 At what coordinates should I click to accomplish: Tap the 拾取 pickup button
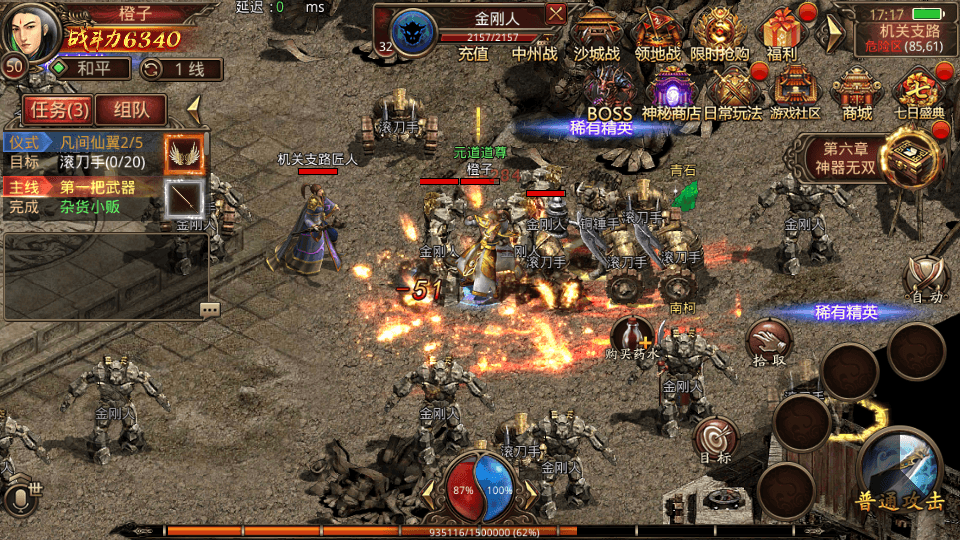(x=769, y=342)
